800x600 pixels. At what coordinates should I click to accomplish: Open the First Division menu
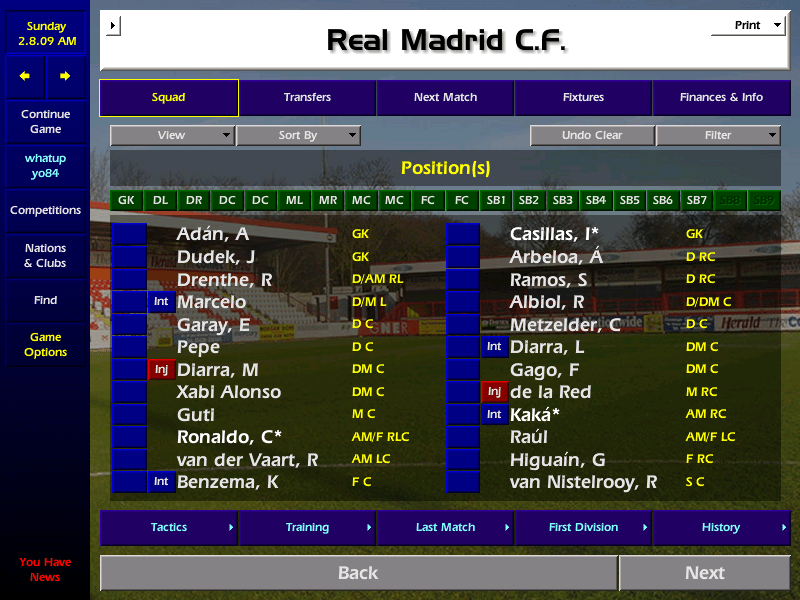coord(583,527)
